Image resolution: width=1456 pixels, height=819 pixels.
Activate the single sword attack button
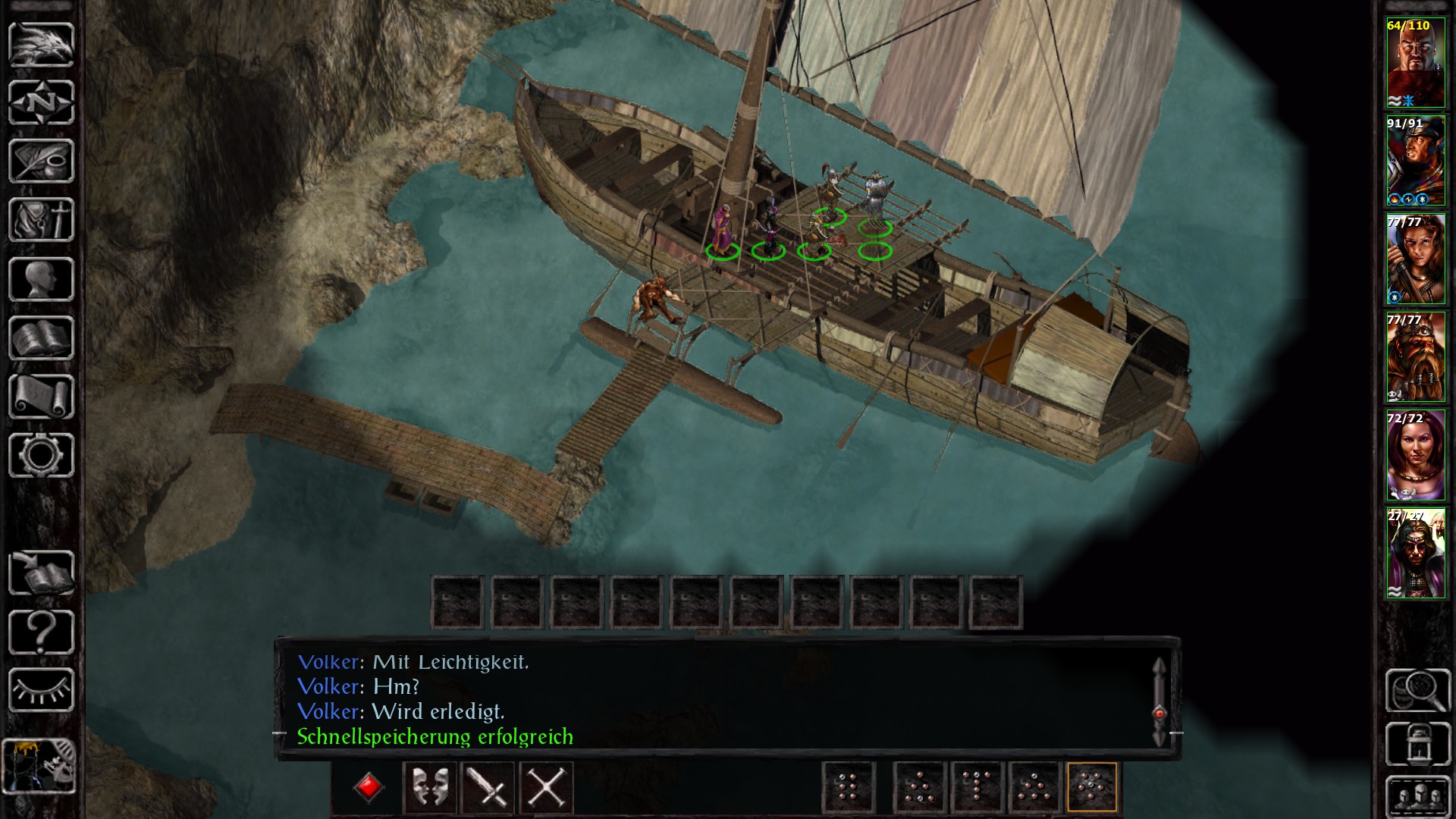coord(488,787)
